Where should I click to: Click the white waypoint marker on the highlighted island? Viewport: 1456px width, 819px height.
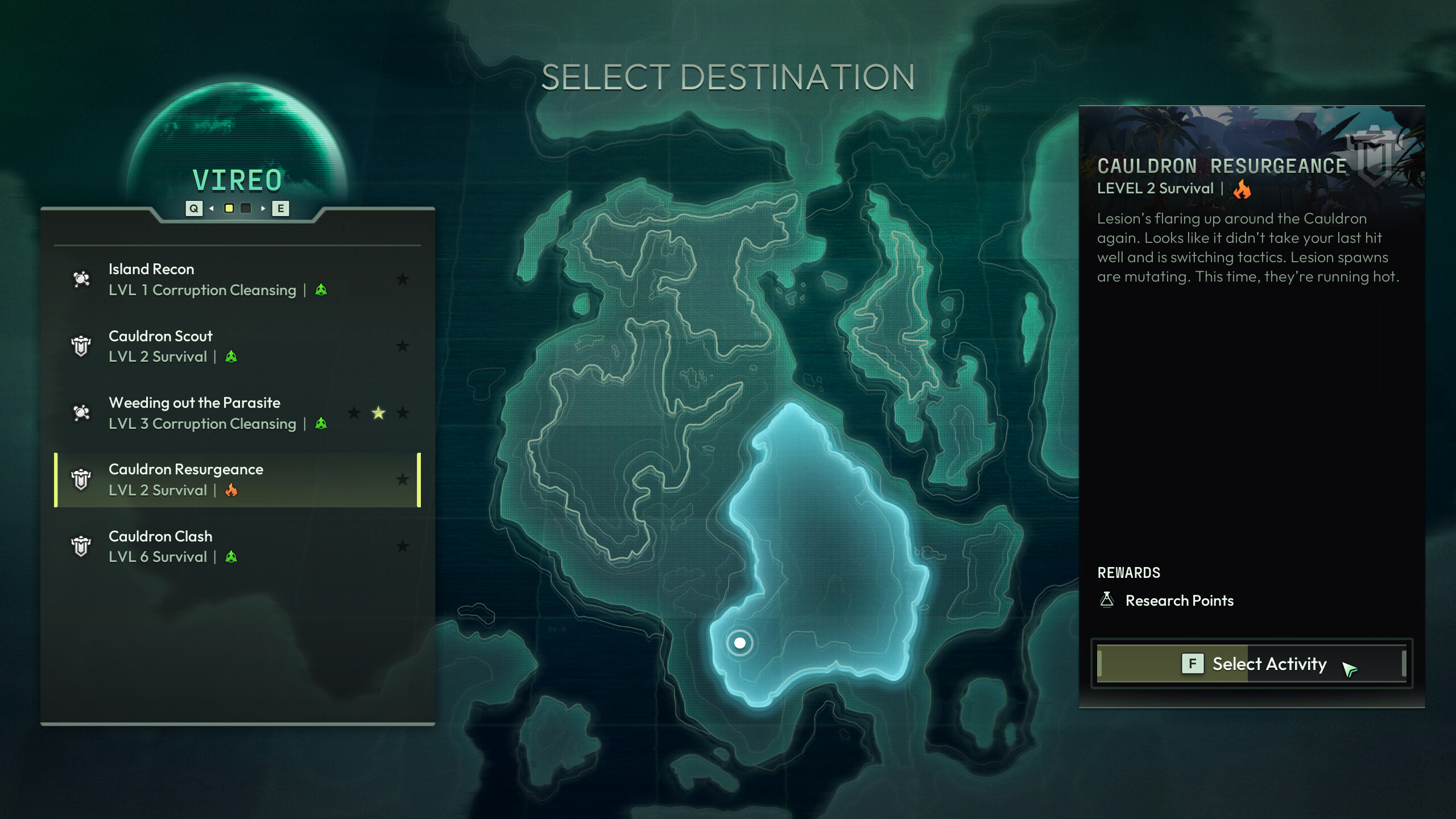tap(741, 642)
